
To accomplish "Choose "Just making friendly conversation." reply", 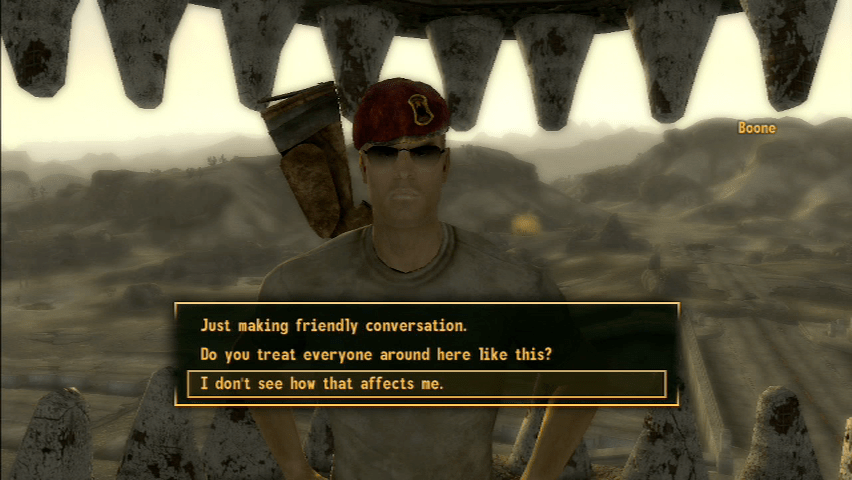I will pos(334,325).
